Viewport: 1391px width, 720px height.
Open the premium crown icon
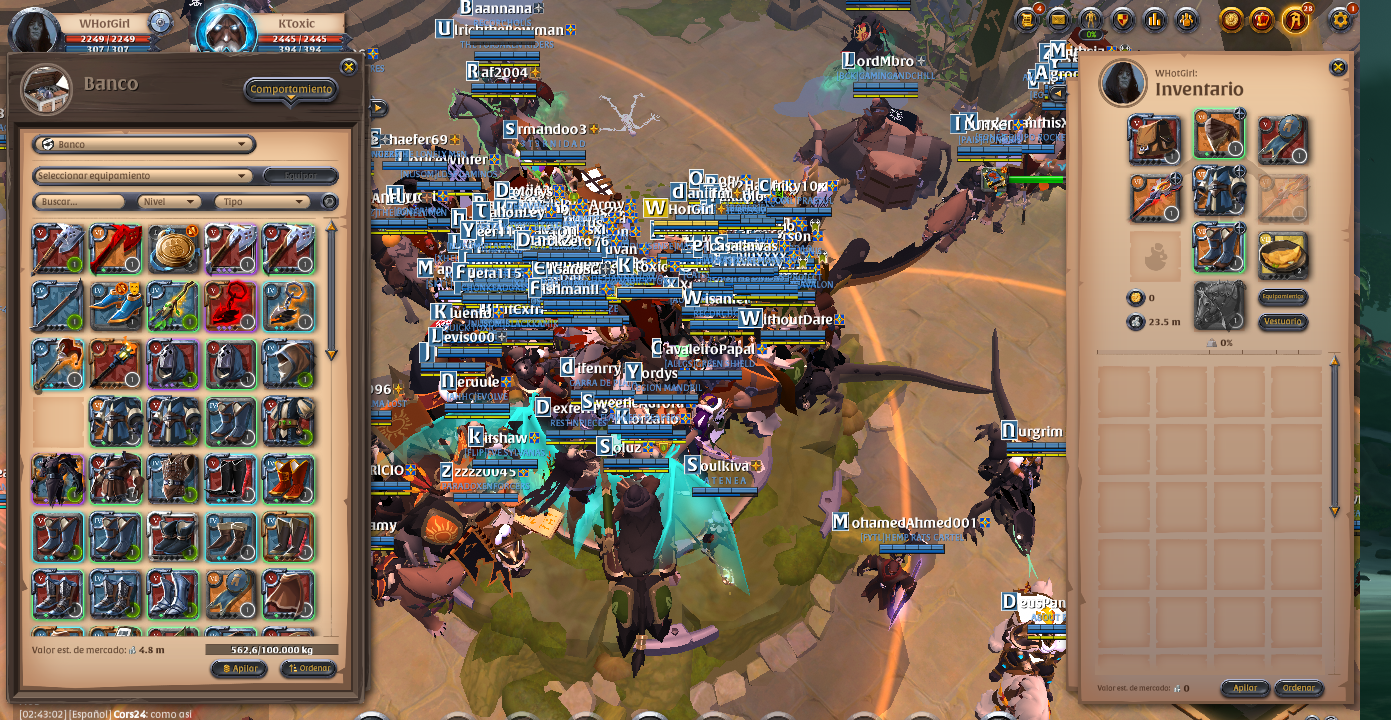click(1261, 19)
